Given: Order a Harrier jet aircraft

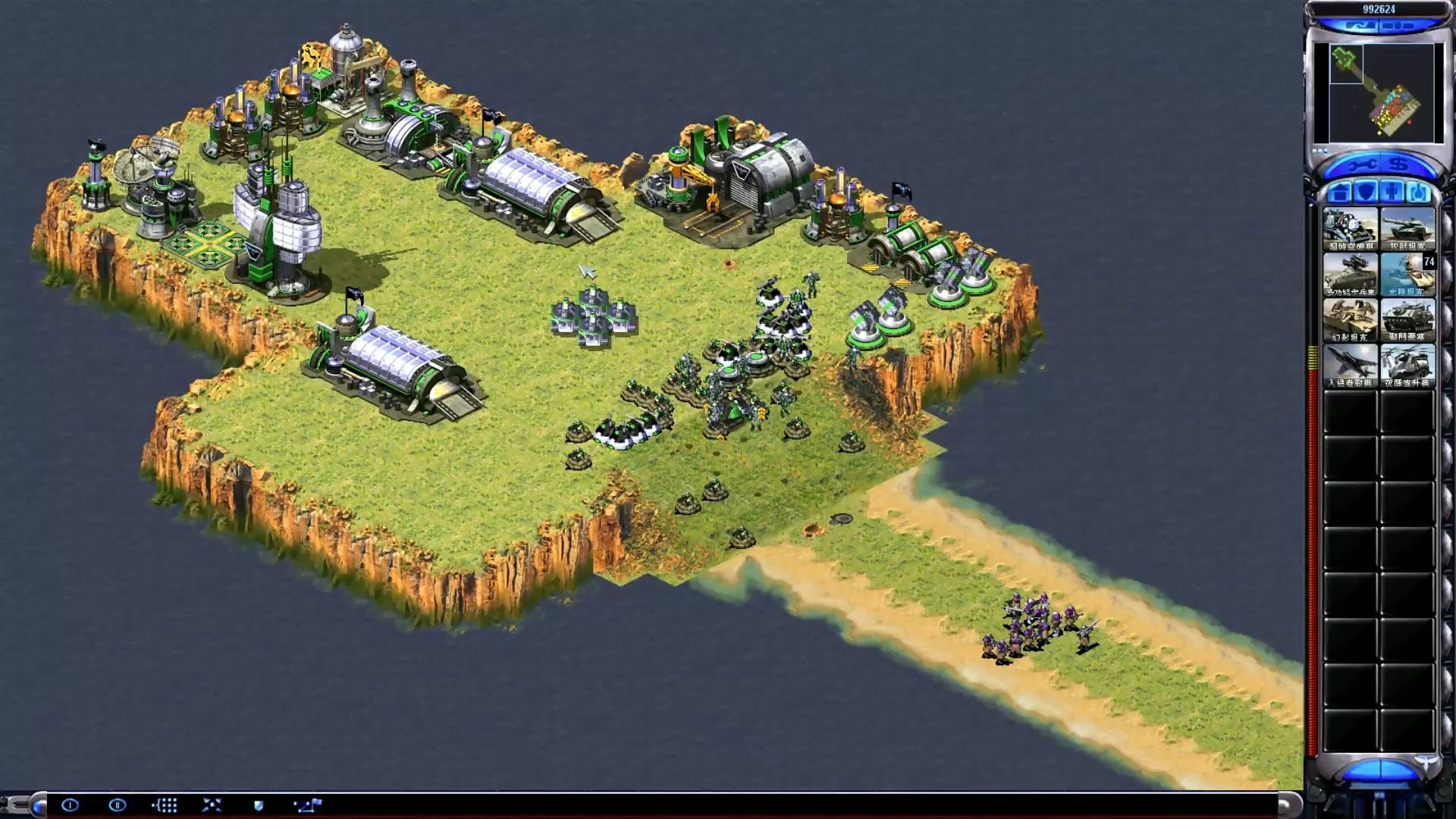Looking at the screenshot, I should [x=1350, y=366].
